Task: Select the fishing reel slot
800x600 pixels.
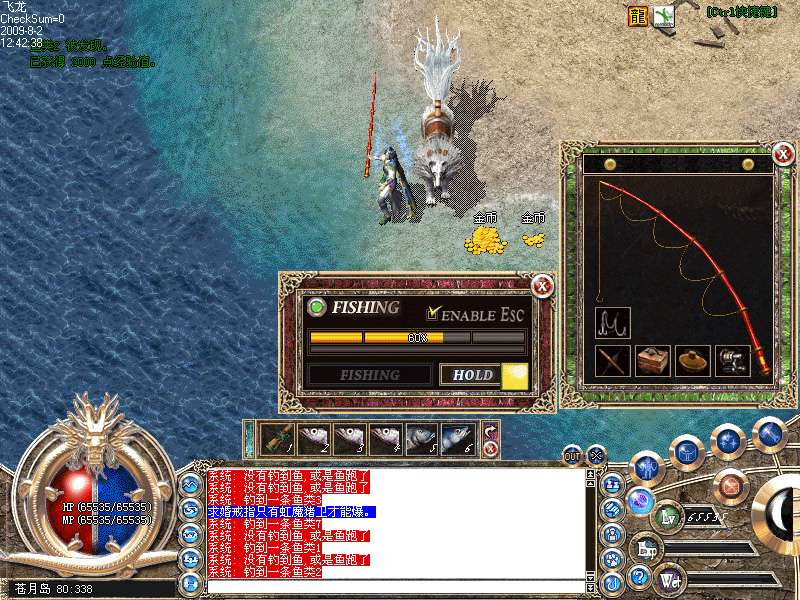Action: (x=733, y=361)
